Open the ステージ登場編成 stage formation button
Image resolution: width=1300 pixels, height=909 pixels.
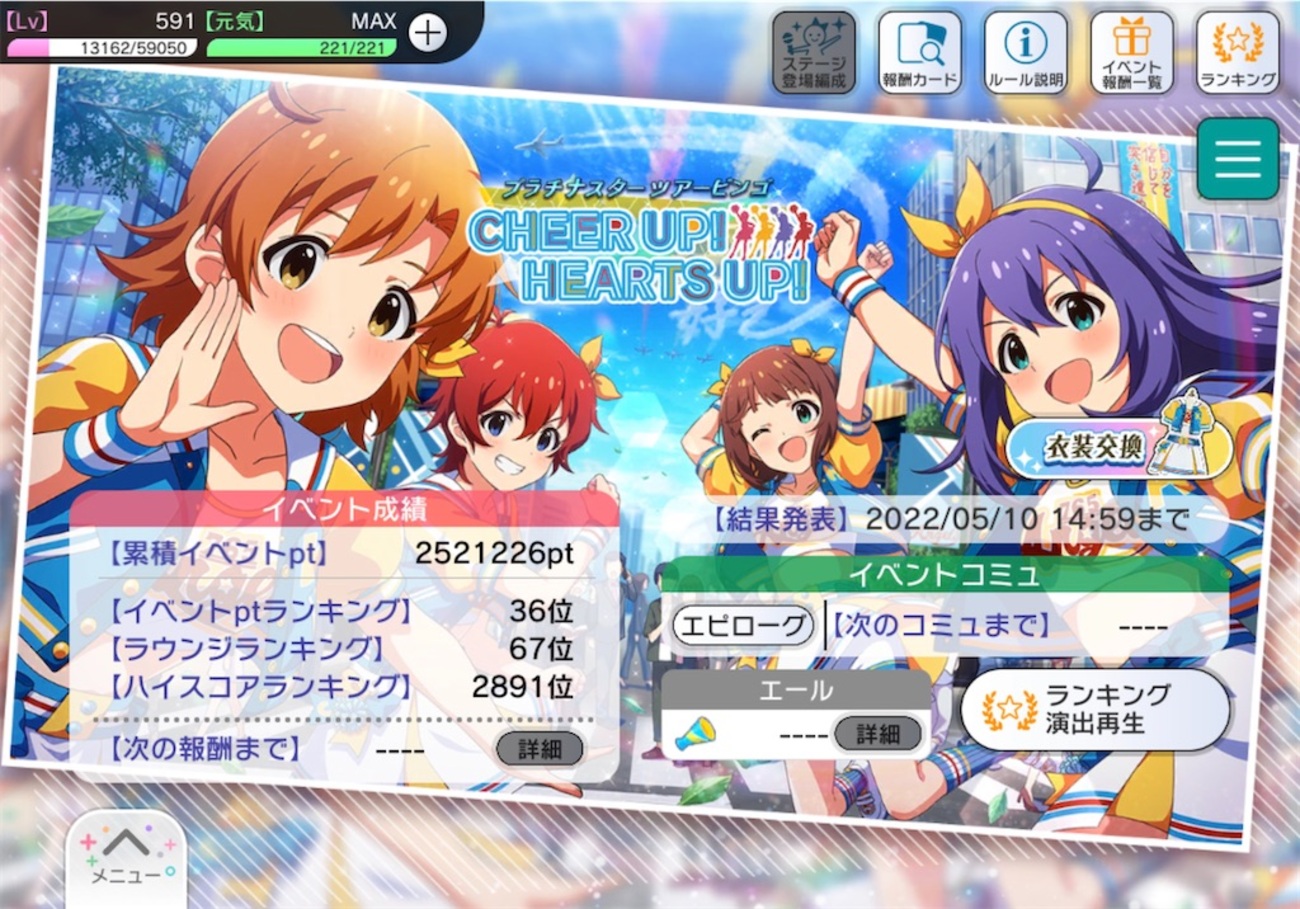[813, 52]
